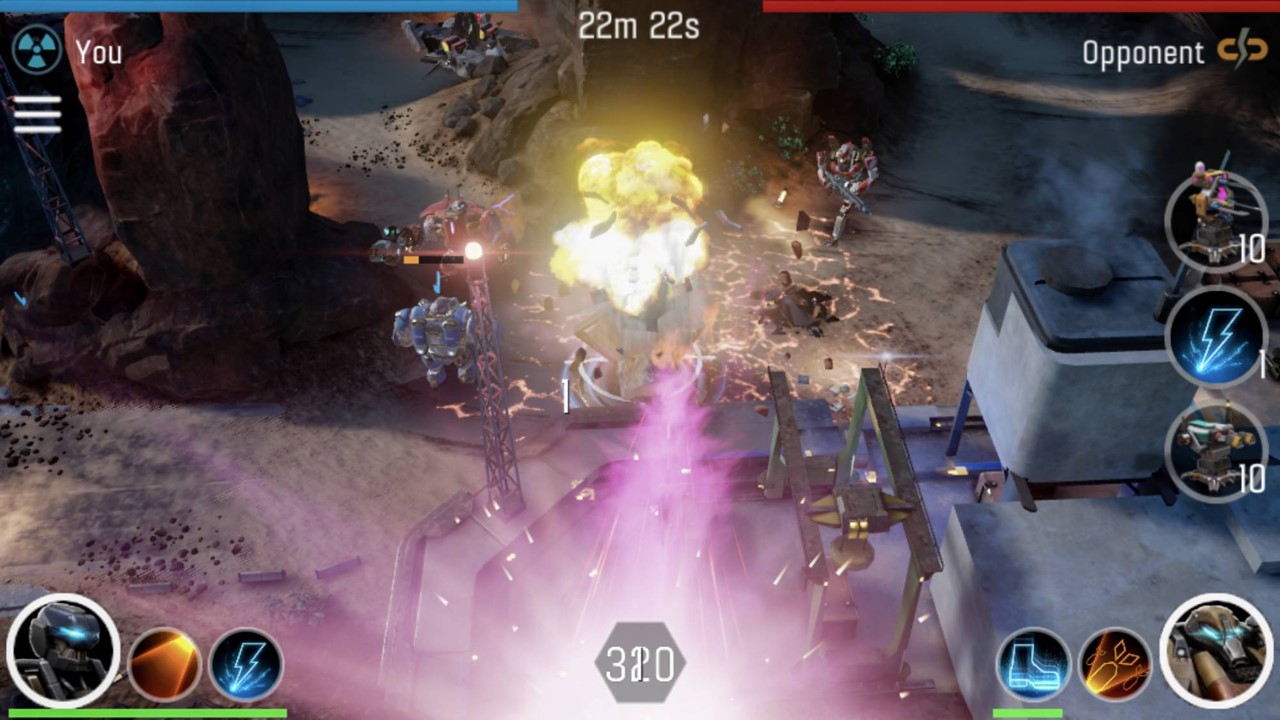This screenshot has height=720, width=1280.
Task: Click the orange emblem next to Opponent
Action: (1242, 50)
